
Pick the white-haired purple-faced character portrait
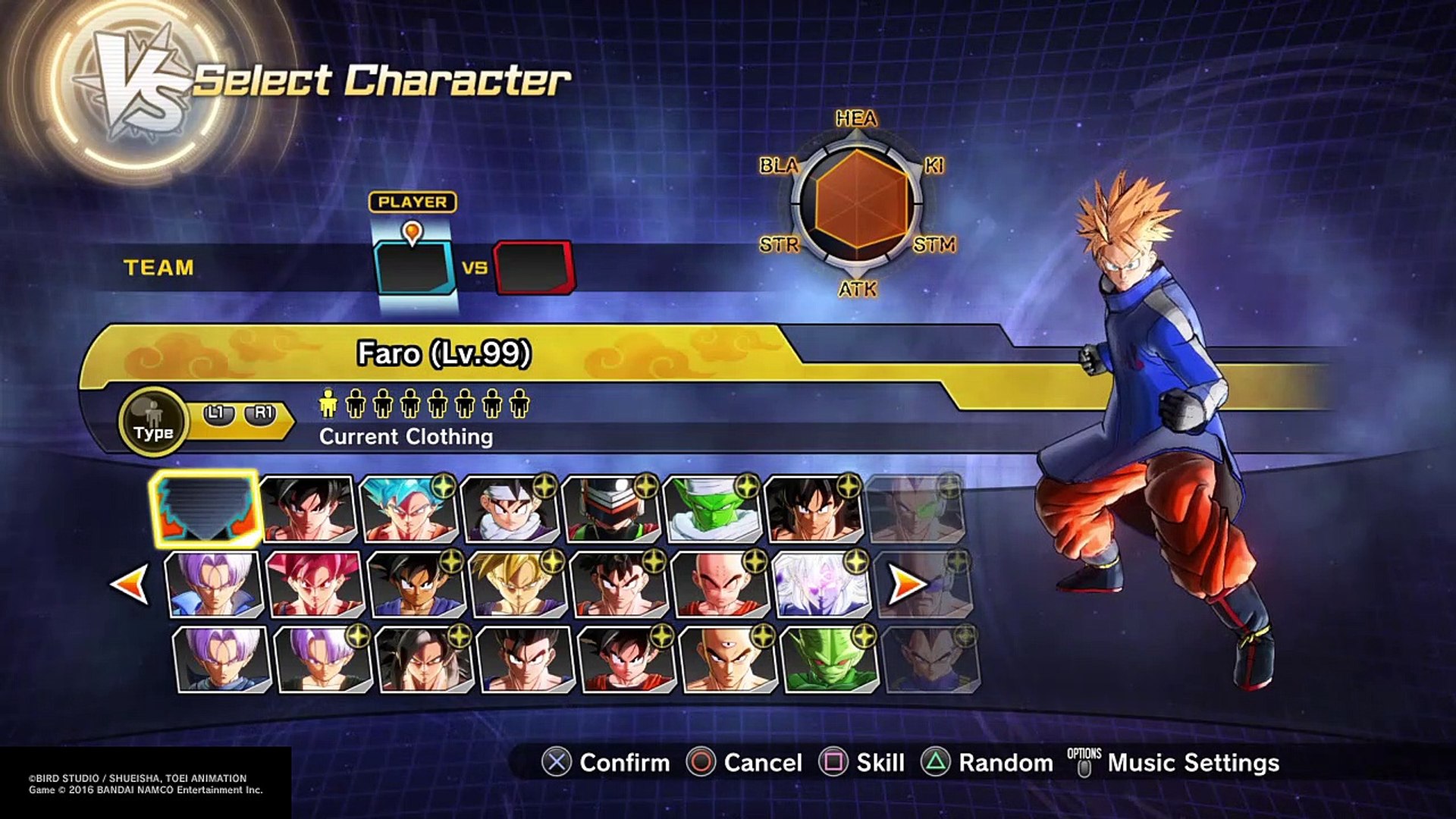click(821, 584)
